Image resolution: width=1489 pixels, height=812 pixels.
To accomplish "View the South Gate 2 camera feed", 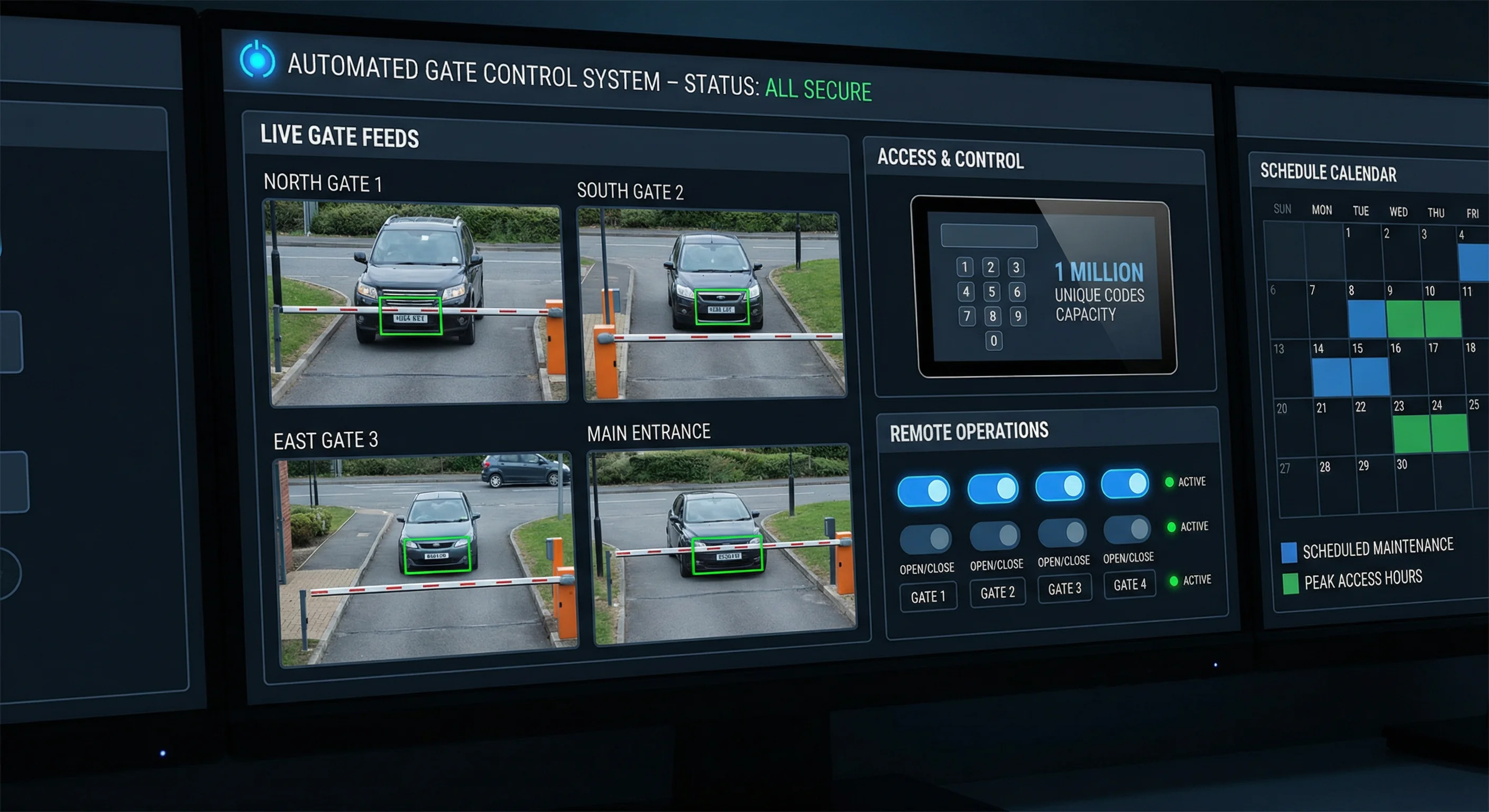I will (712, 304).
